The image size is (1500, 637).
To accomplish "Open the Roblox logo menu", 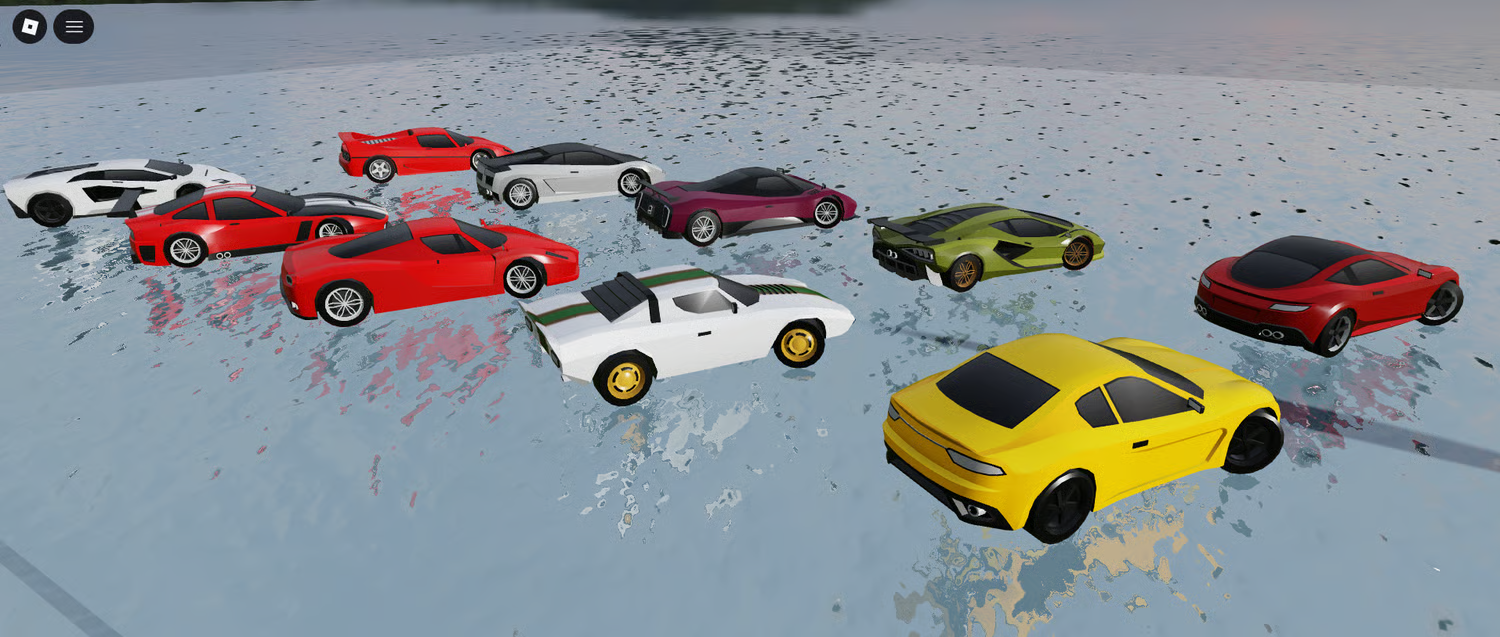I will [x=30, y=27].
